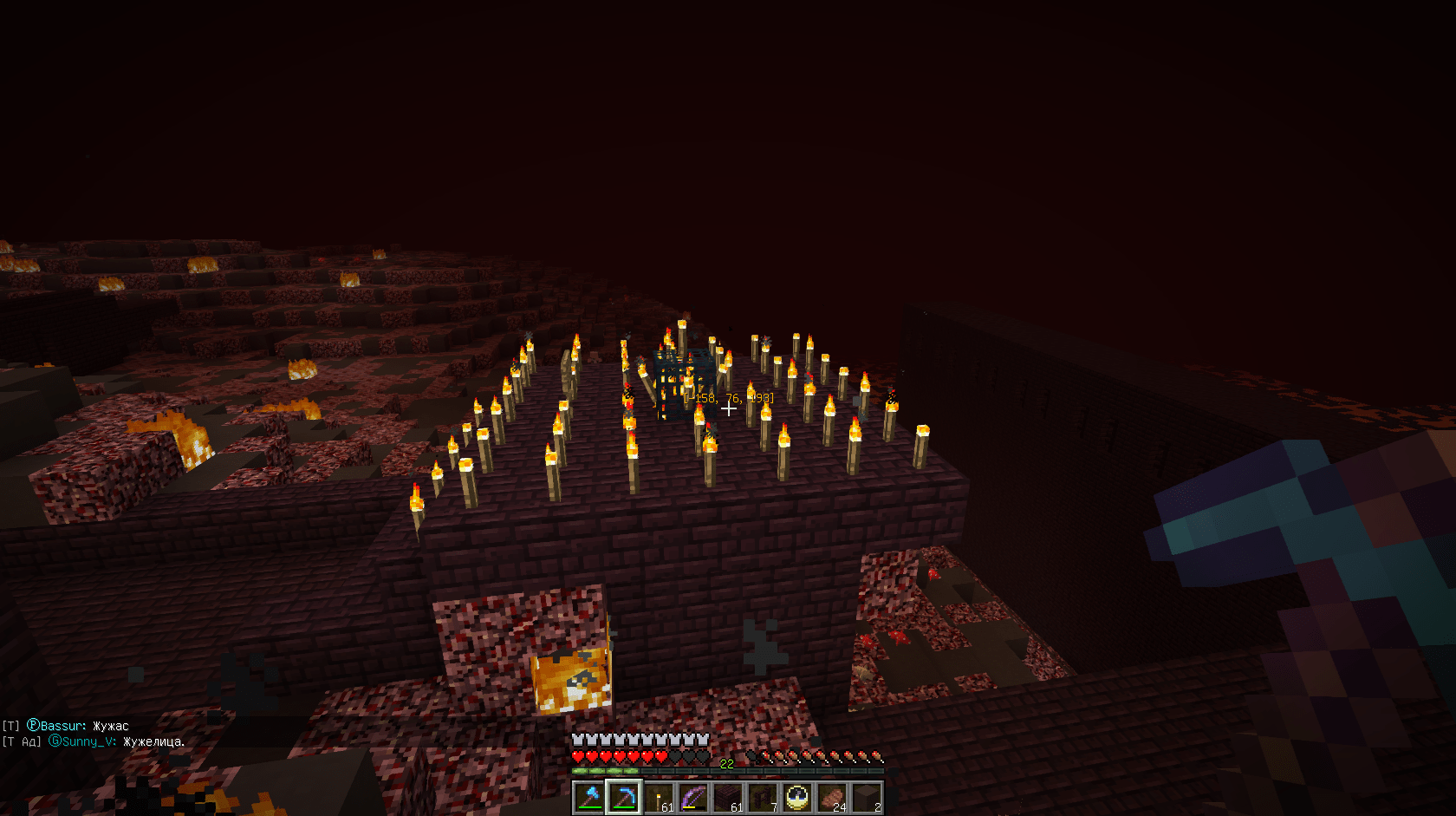The width and height of the screenshot is (1456, 816).
Task: Click Sunny_V's name in the chat
Action: coord(88,741)
